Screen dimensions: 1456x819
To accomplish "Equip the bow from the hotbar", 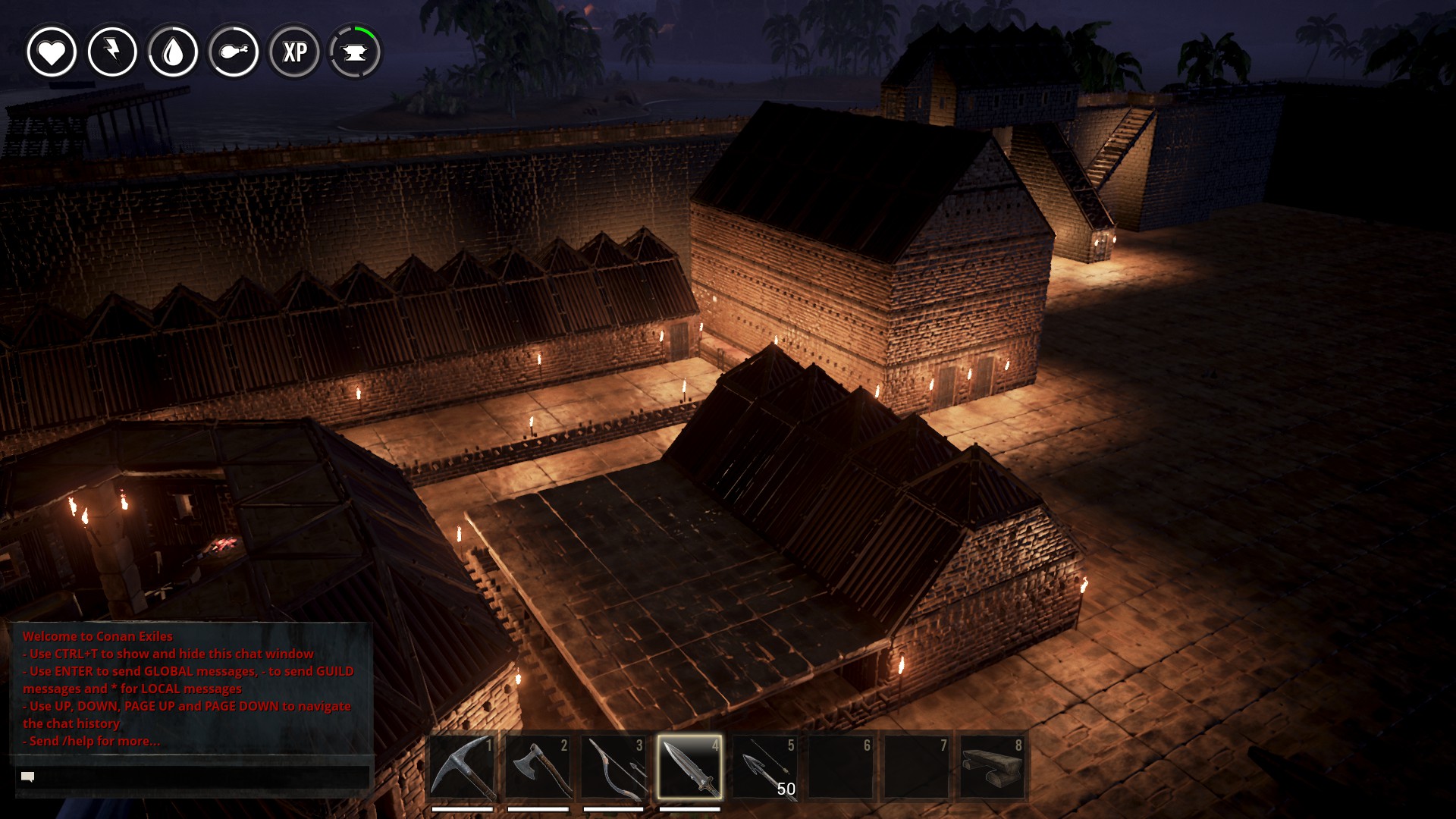I will pyautogui.click(x=614, y=767).
